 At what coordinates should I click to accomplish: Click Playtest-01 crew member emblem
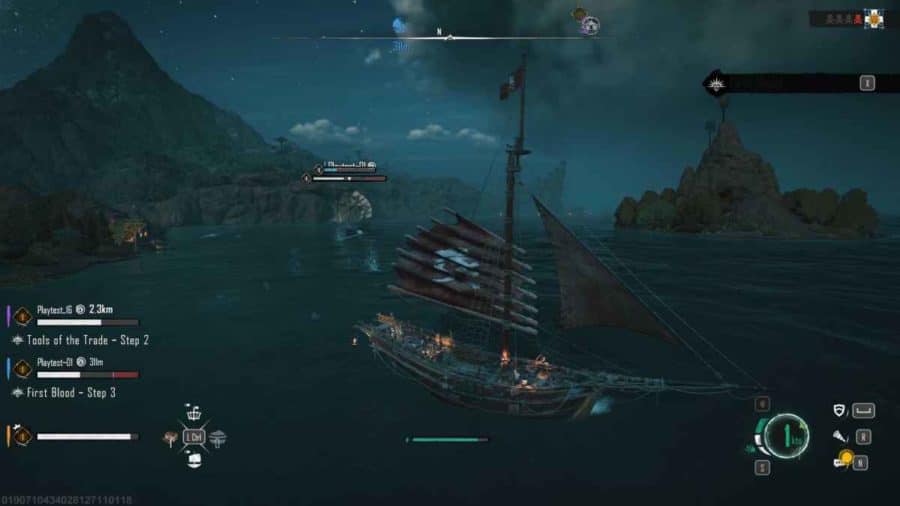23,367
